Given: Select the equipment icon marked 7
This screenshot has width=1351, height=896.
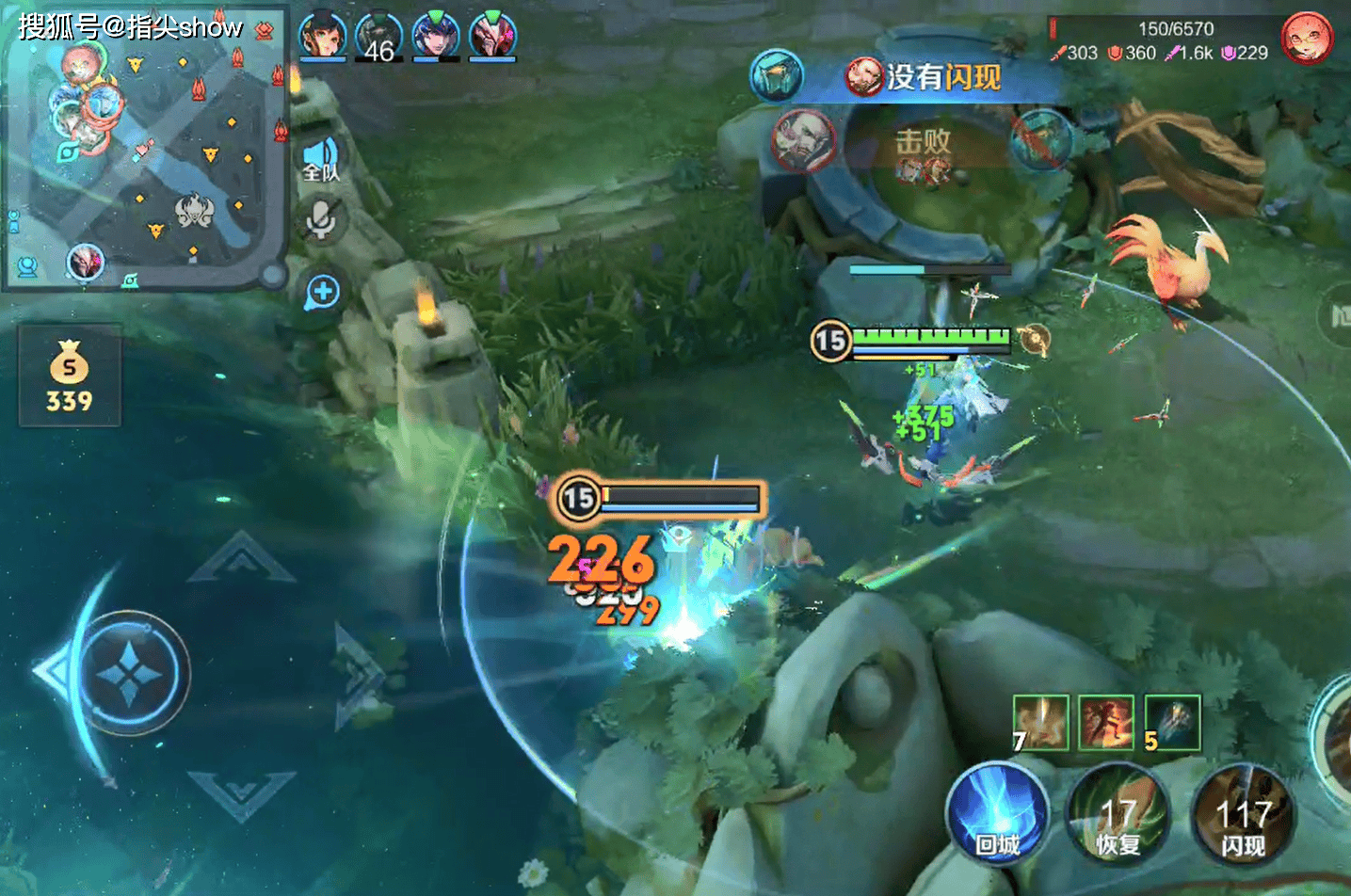Looking at the screenshot, I should [1040, 723].
